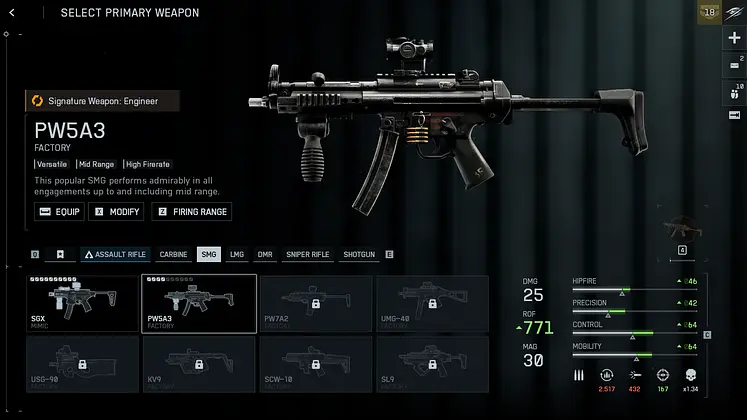
Task: Enter the Firing Range
Action: pyautogui.click(x=191, y=212)
